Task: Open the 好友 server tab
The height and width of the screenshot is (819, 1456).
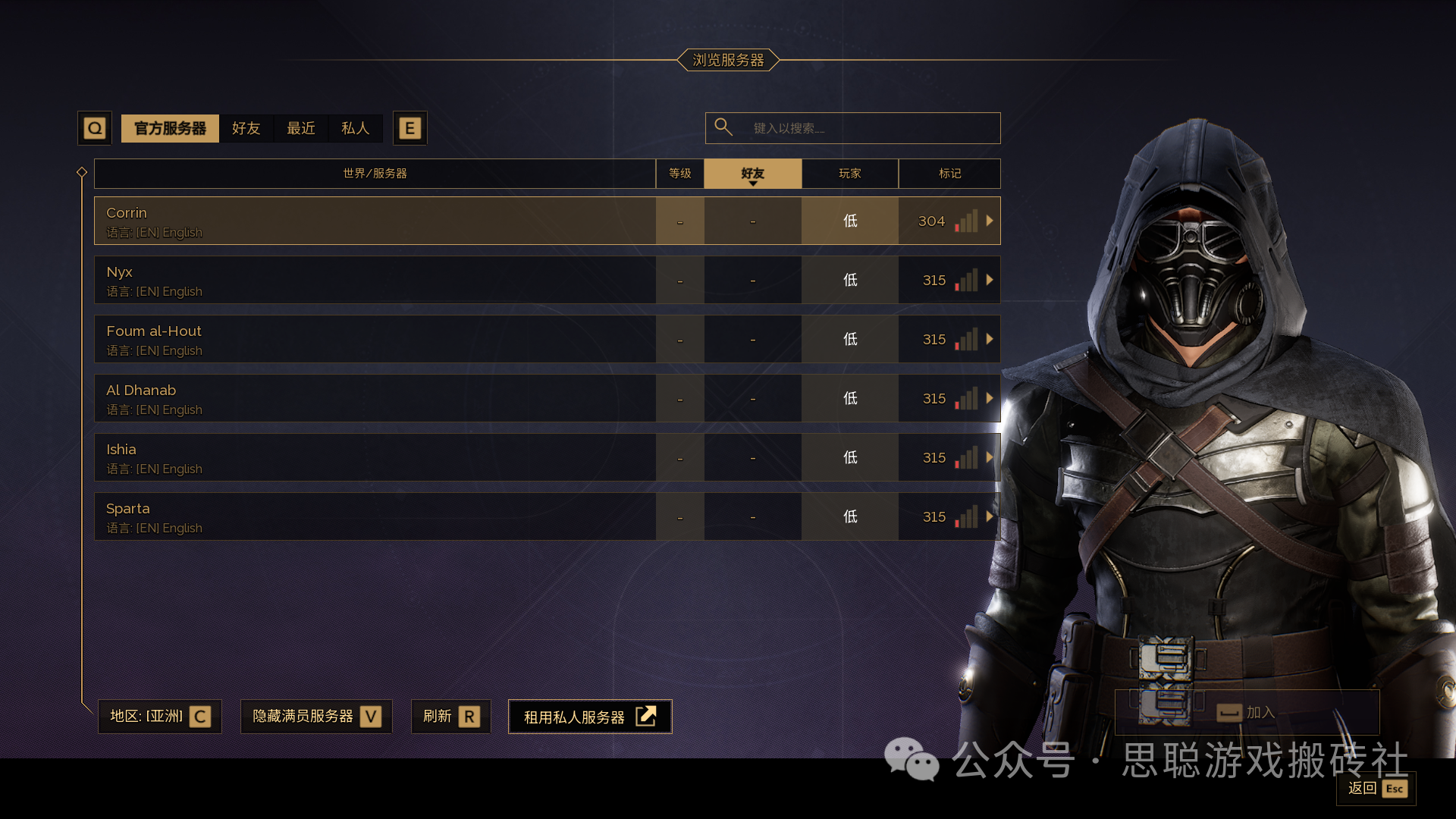Action: 246,128
